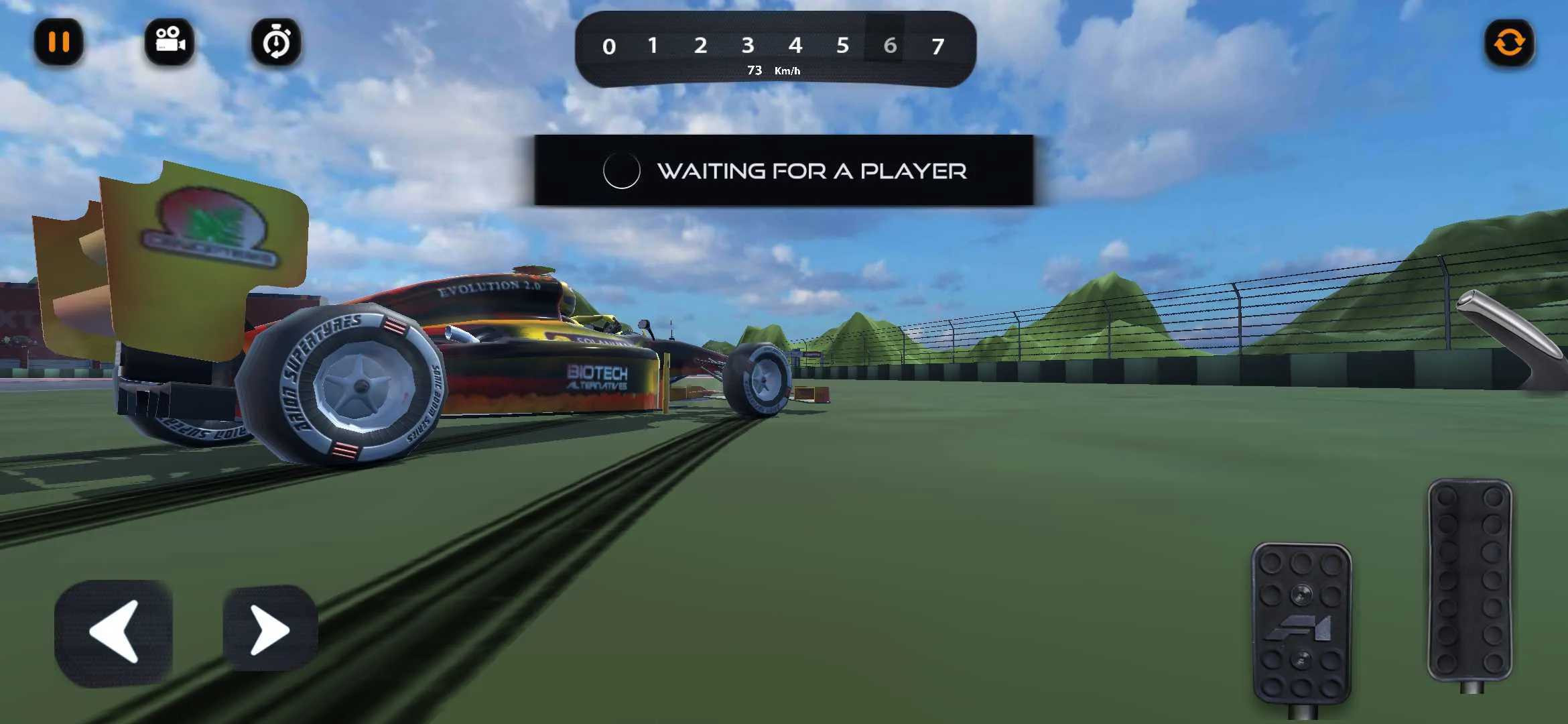1568x724 pixels.
Task: Steer left with the left arrow
Action: coord(113,631)
